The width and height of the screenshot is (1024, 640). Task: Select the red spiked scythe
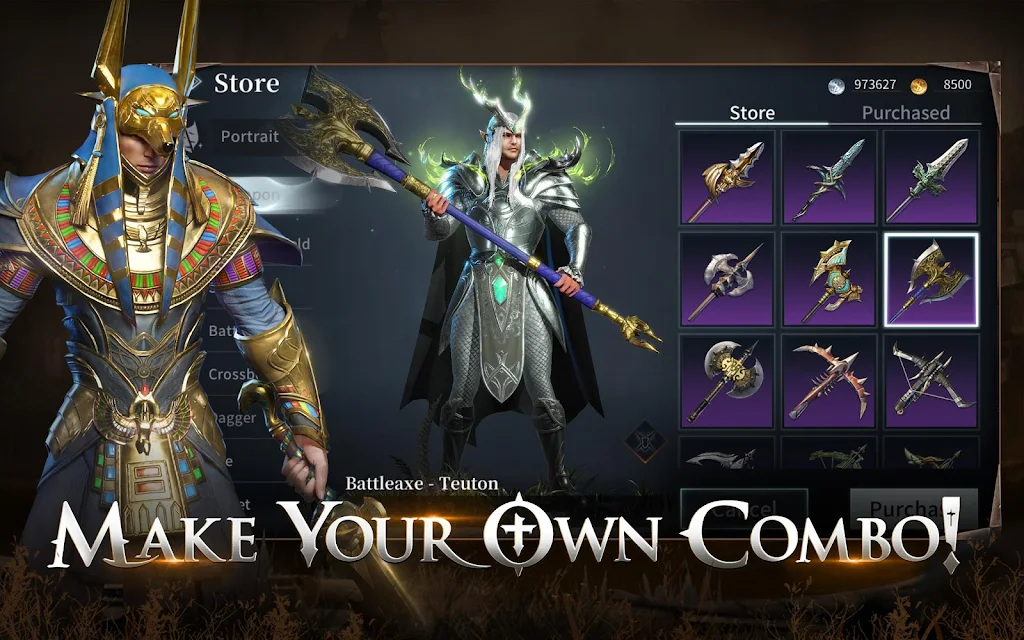[x=829, y=382]
